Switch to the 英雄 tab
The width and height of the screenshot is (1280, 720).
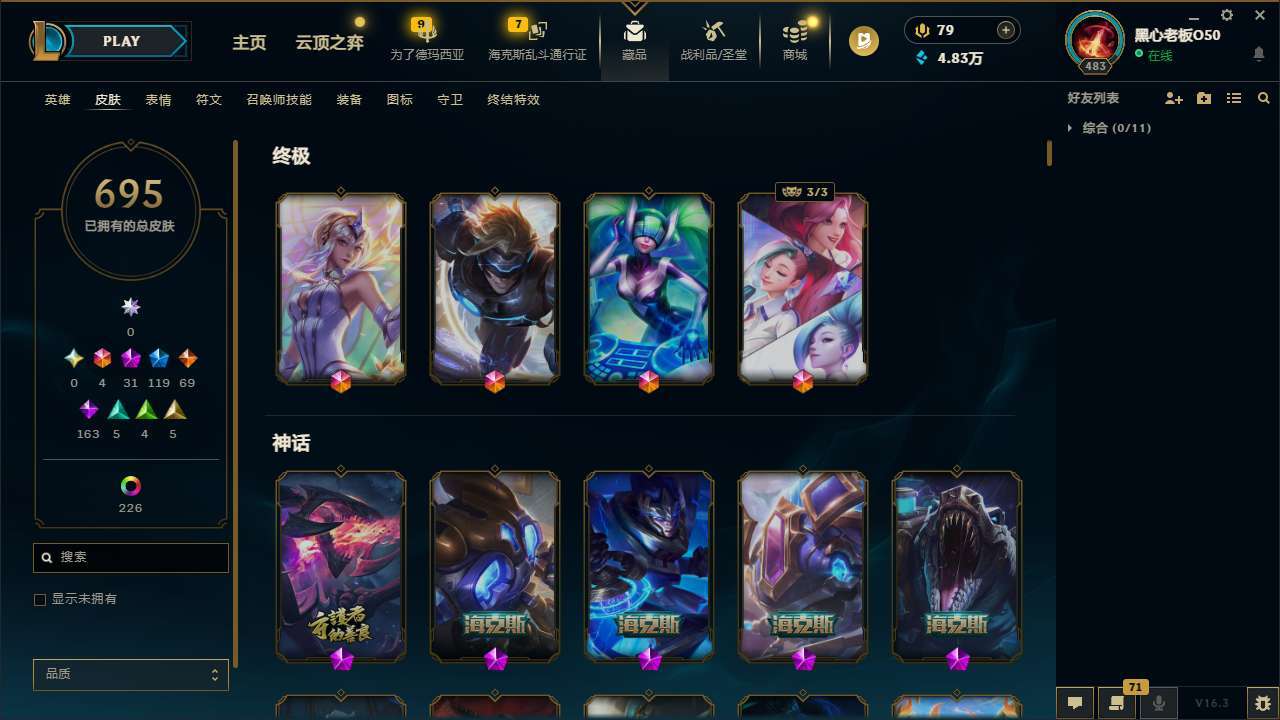[x=57, y=100]
